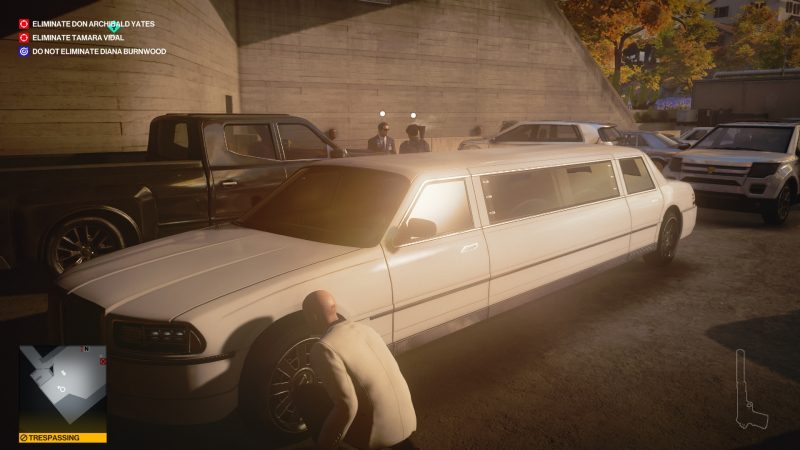This screenshot has width=800, height=450.
Task: Select the Eliminate Don Archibald Yates objective
Action: tap(93, 23)
